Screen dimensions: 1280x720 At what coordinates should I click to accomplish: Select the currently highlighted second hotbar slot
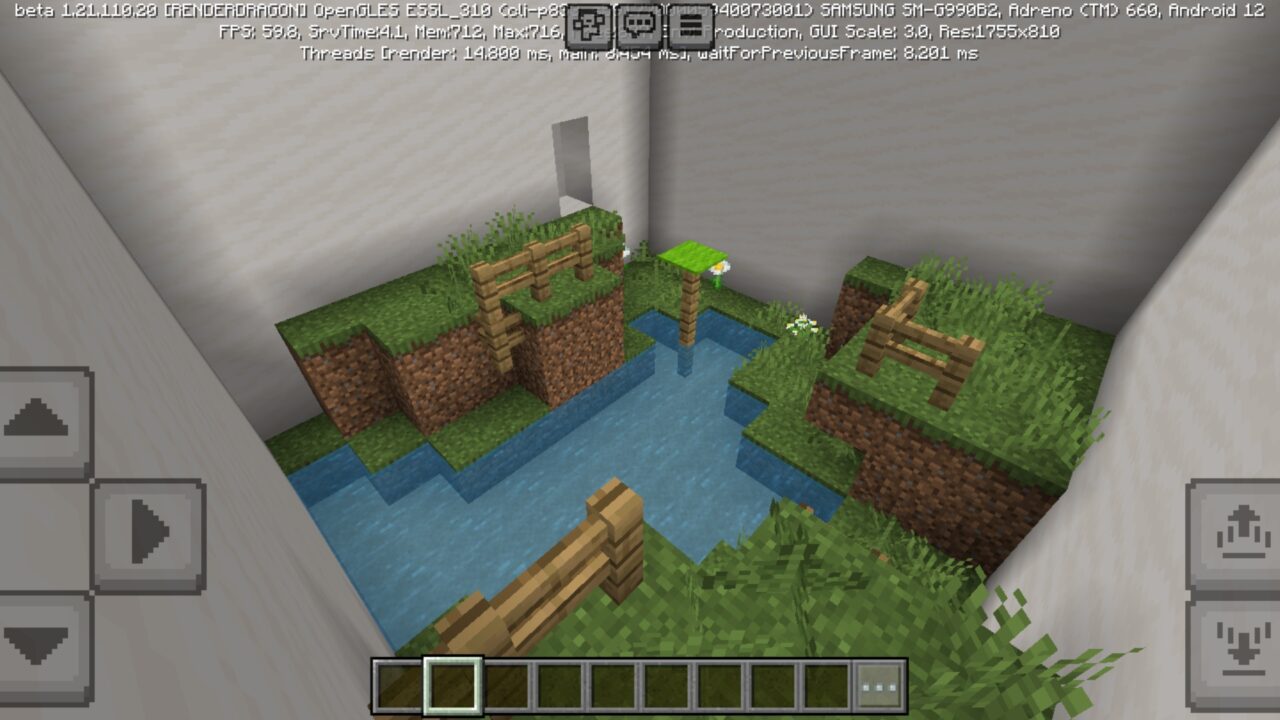(x=451, y=681)
